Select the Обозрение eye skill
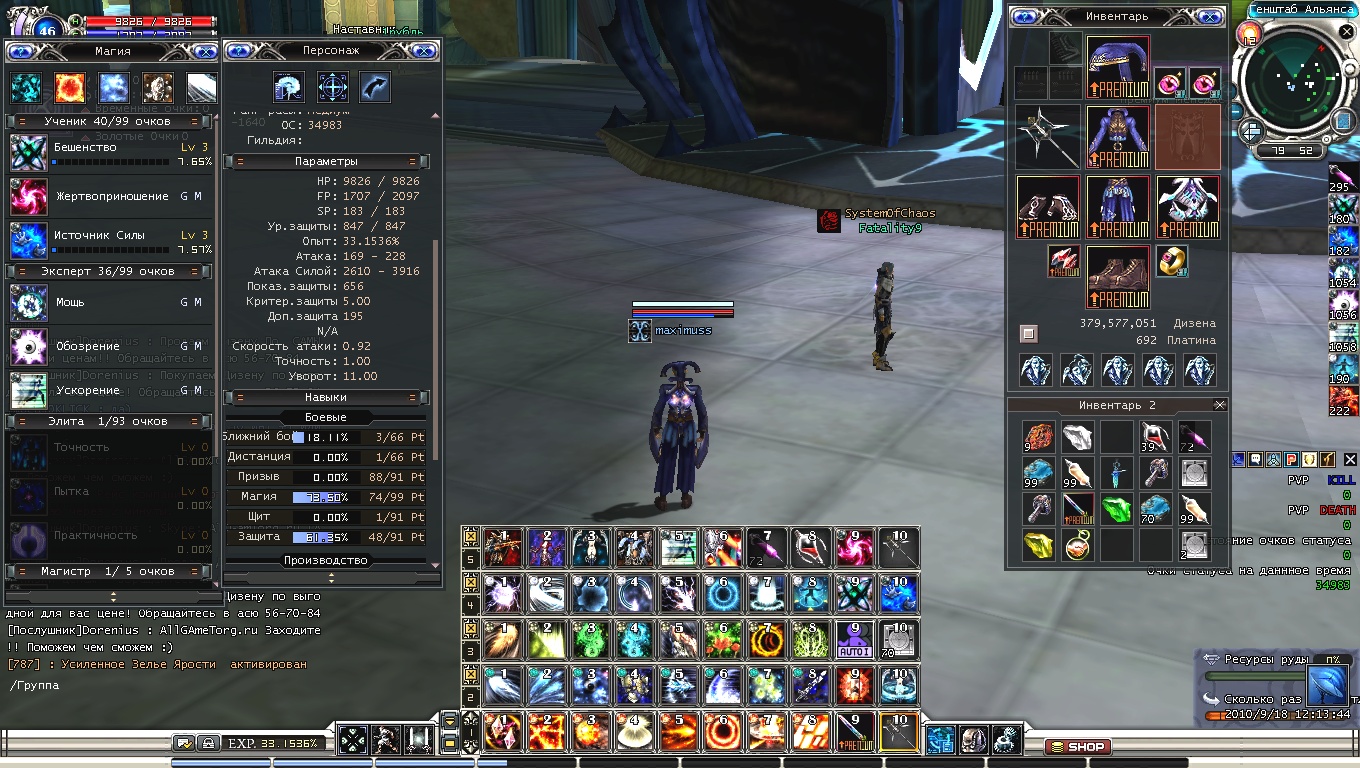 pyautogui.click(x=28, y=346)
